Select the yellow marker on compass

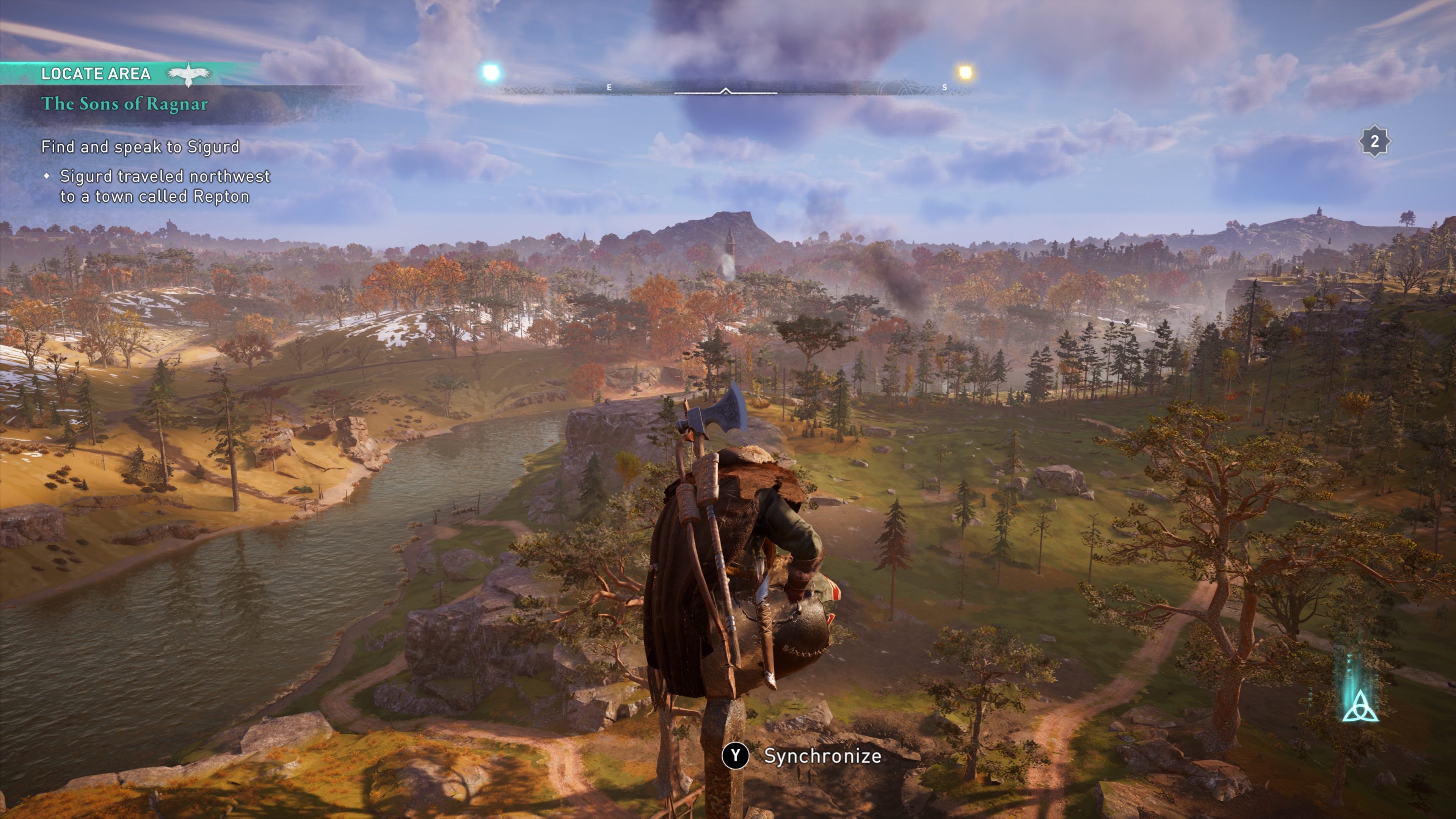coord(965,72)
